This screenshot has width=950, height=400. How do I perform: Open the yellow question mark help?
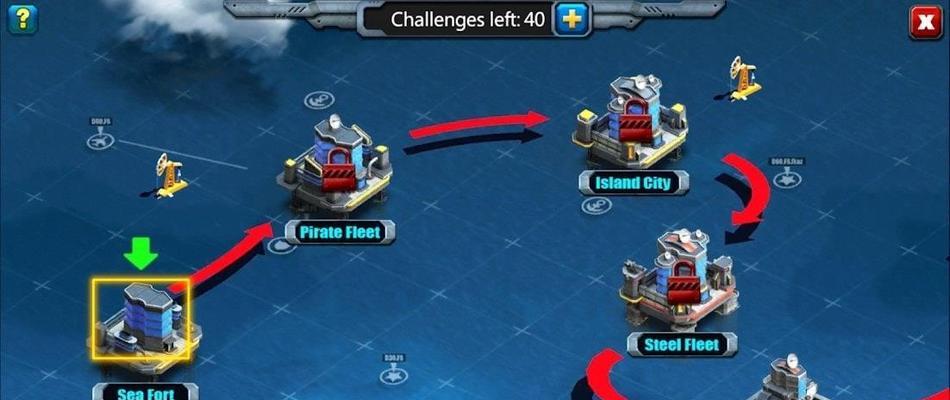20,17
